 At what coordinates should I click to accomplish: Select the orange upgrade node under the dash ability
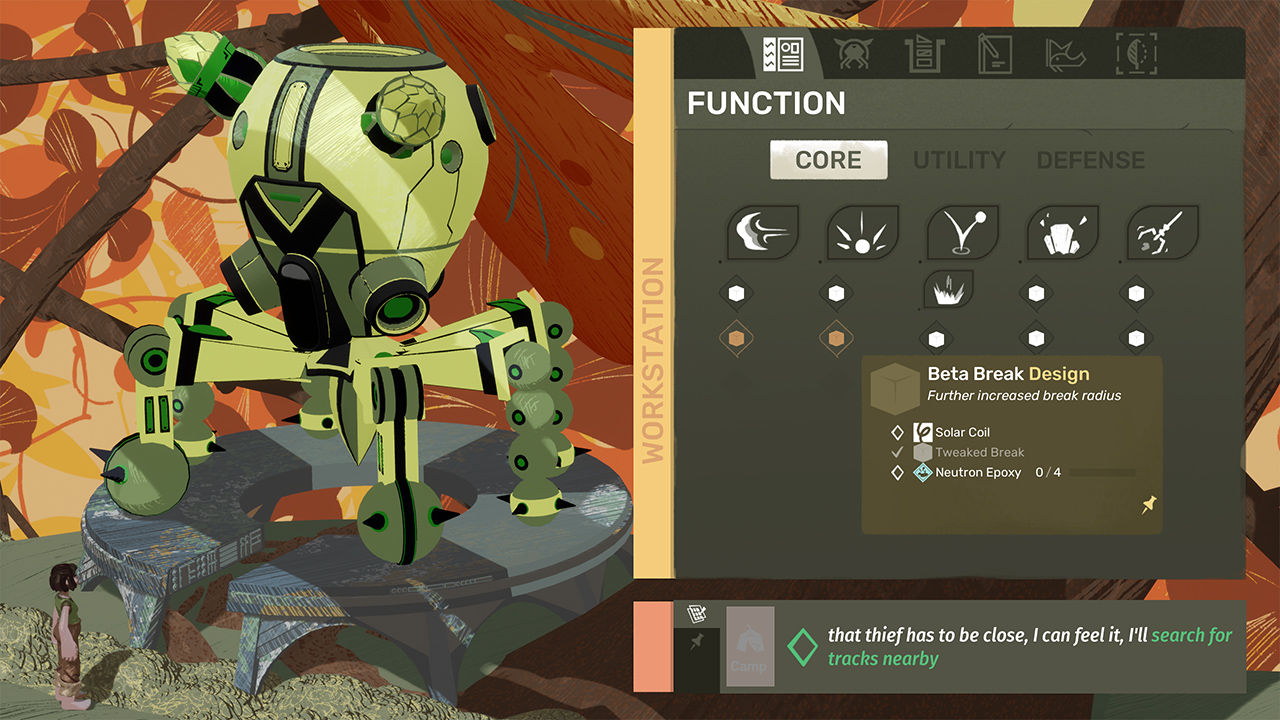point(737,338)
